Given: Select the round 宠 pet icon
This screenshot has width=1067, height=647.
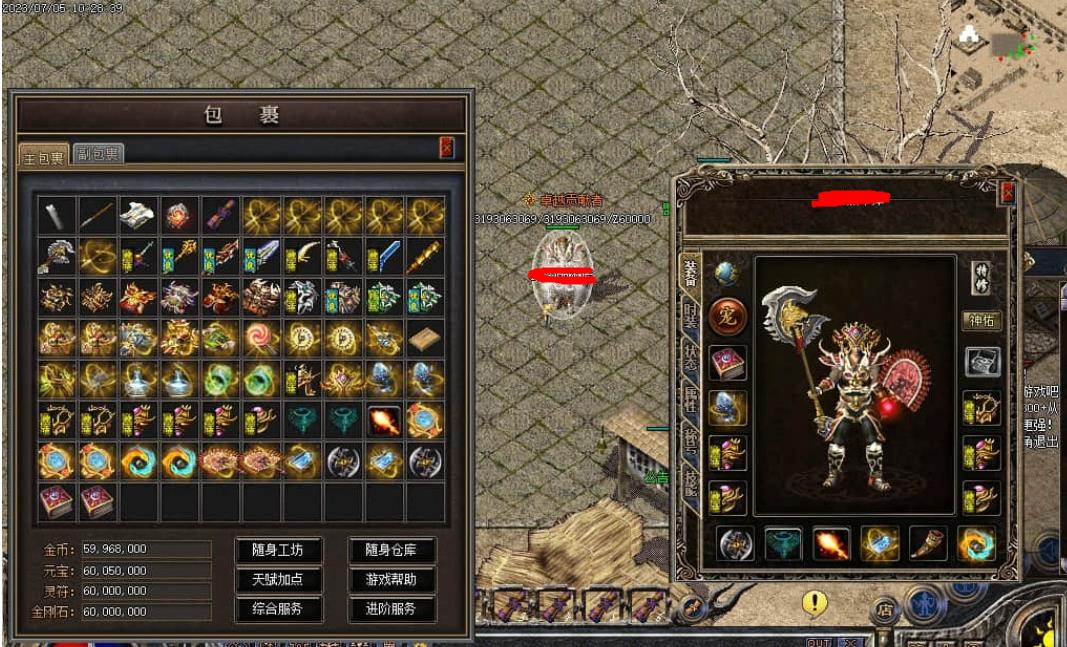Looking at the screenshot, I should pyautogui.click(x=727, y=317).
